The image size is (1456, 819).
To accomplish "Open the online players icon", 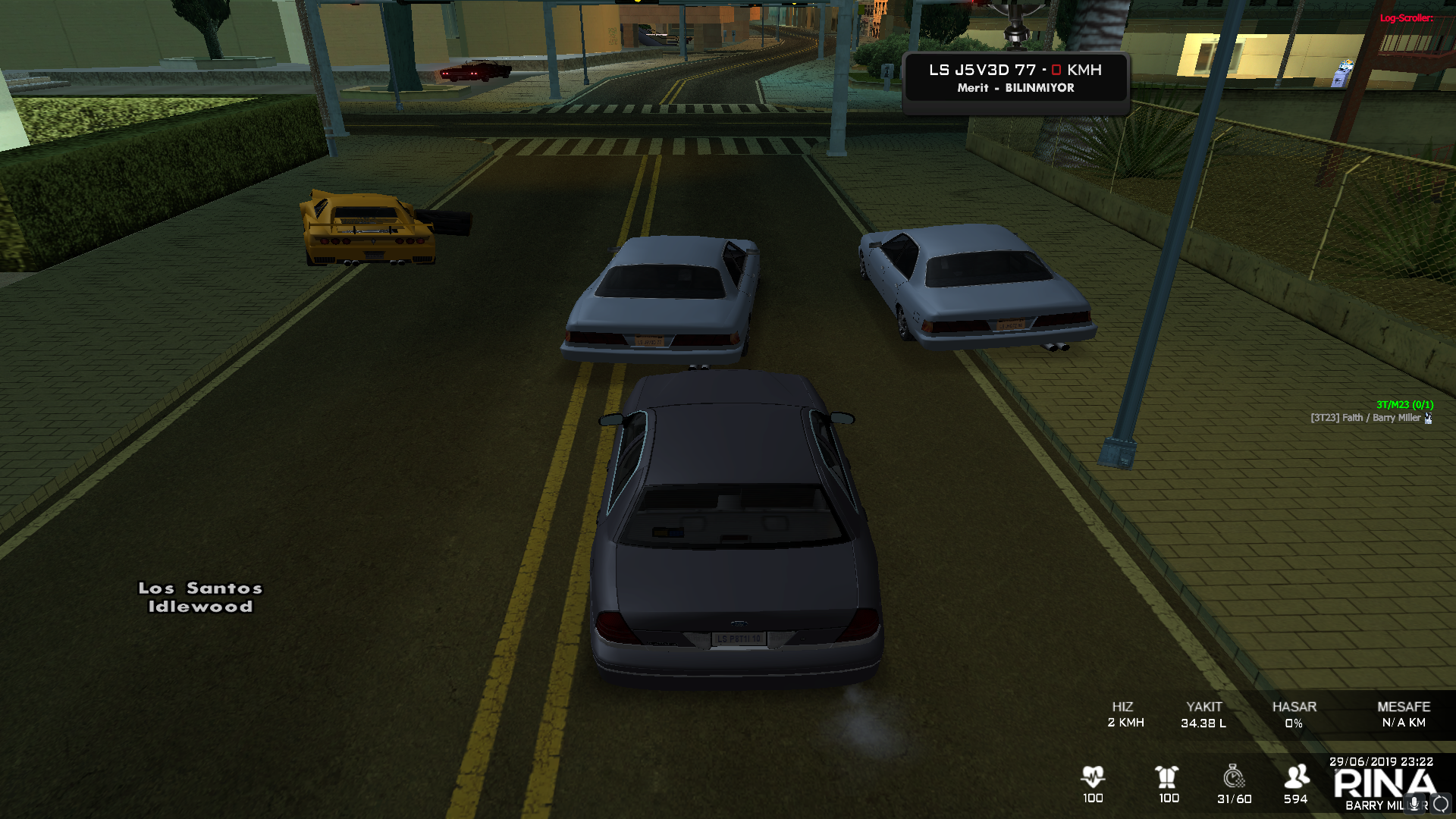I will pyautogui.click(x=1296, y=777).
